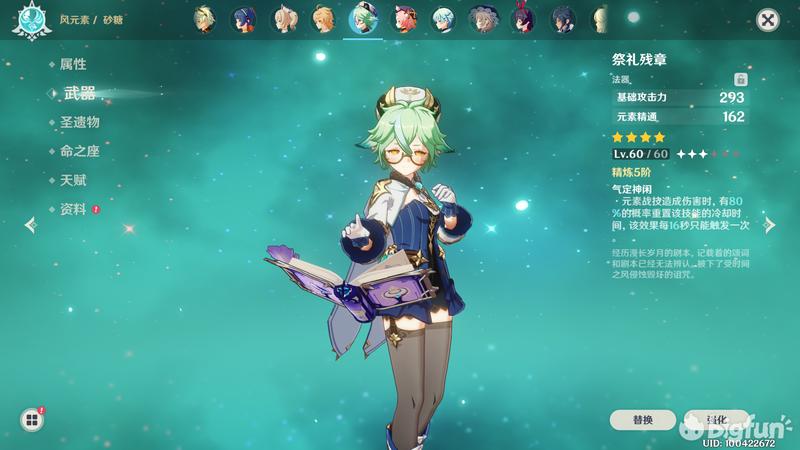The width and height of the screenshot is (800, 450).
Task: Select the pink-haired character portrait
Action: (404, 19)
